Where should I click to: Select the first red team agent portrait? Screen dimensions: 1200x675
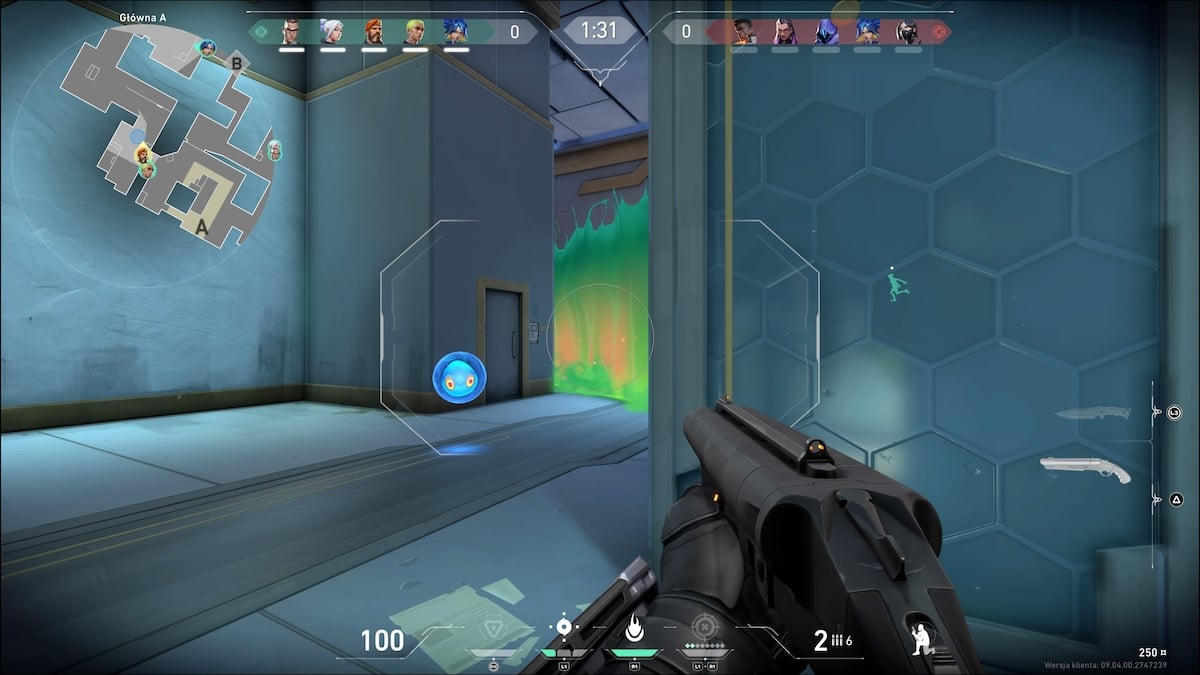point(743,32)
